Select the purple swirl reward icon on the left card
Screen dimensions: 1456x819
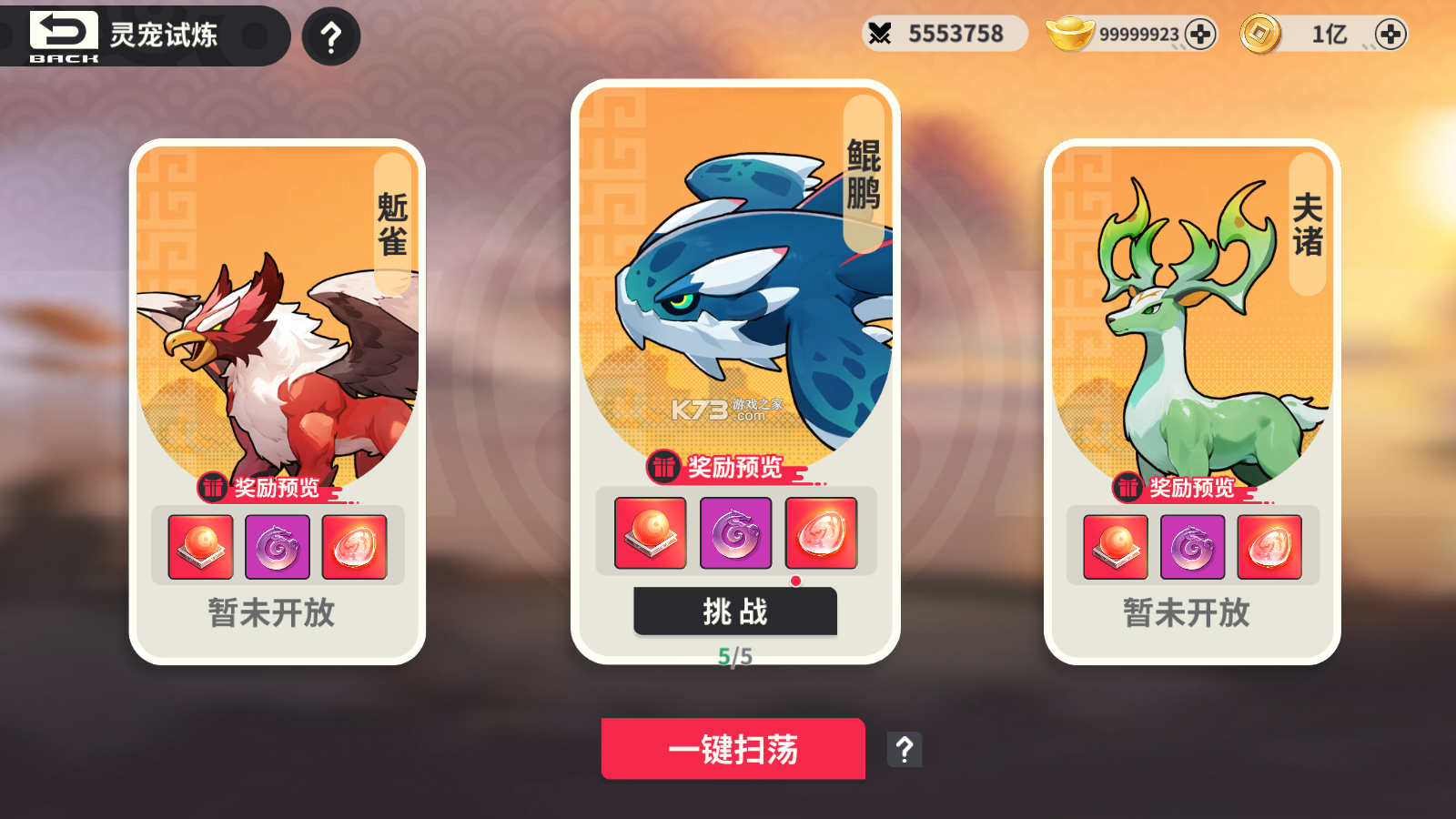pyautogui.click(x=278, y=546)
